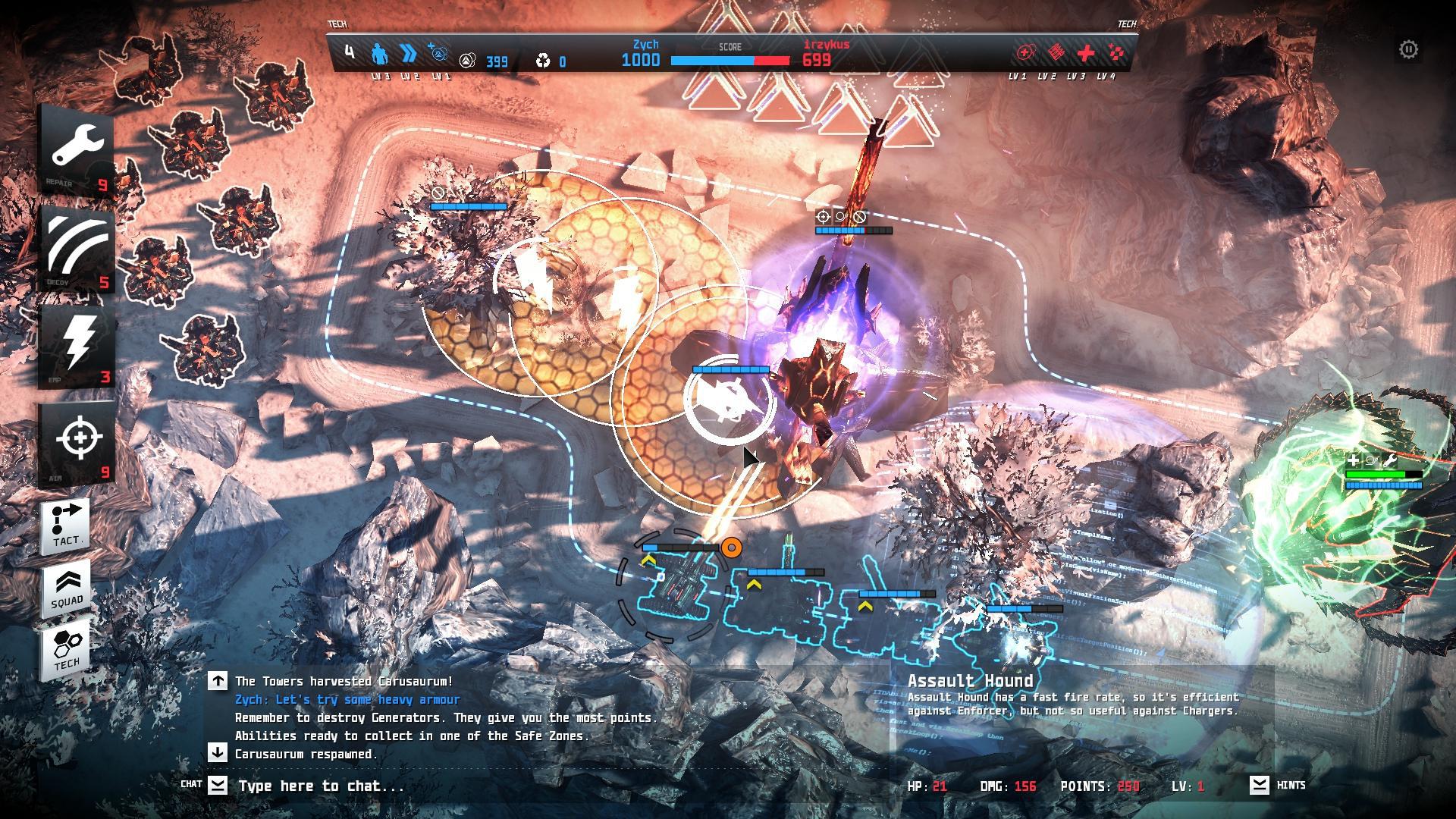Image resolution: width=1456 pixels, height=819 pixels.
Task: Select the Aim crosshair ability
Action: click(77, 442)
